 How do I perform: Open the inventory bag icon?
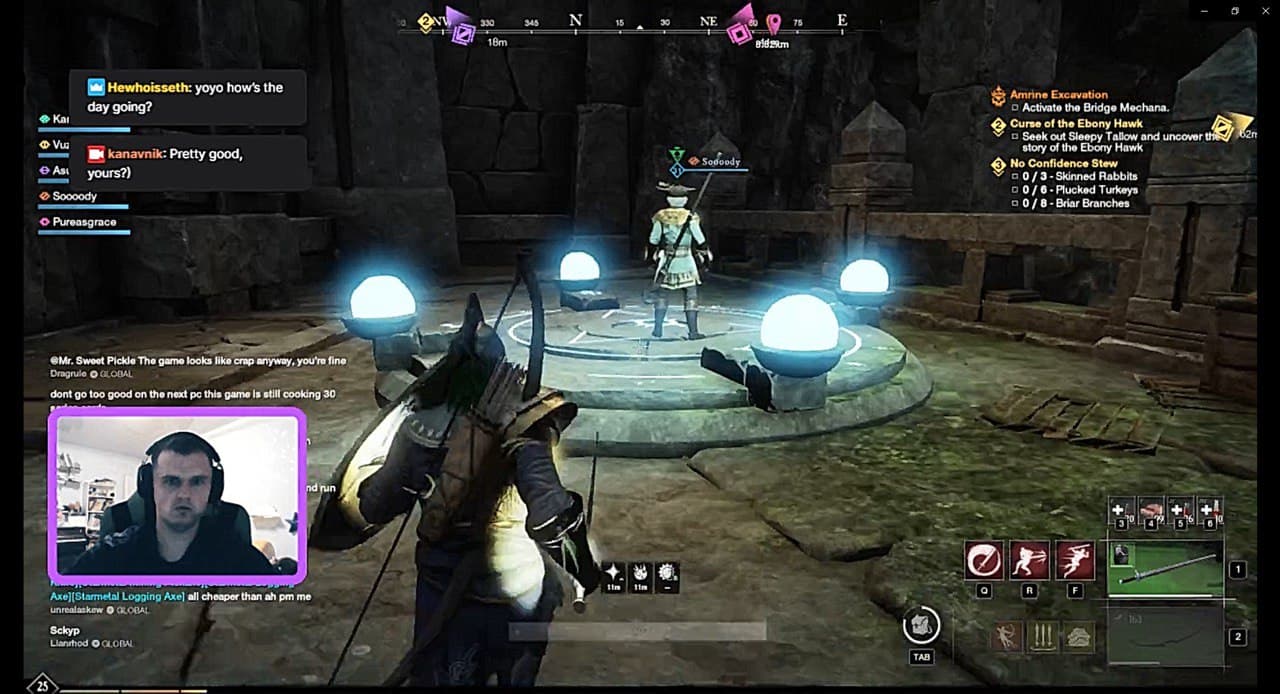click(921, 626)
